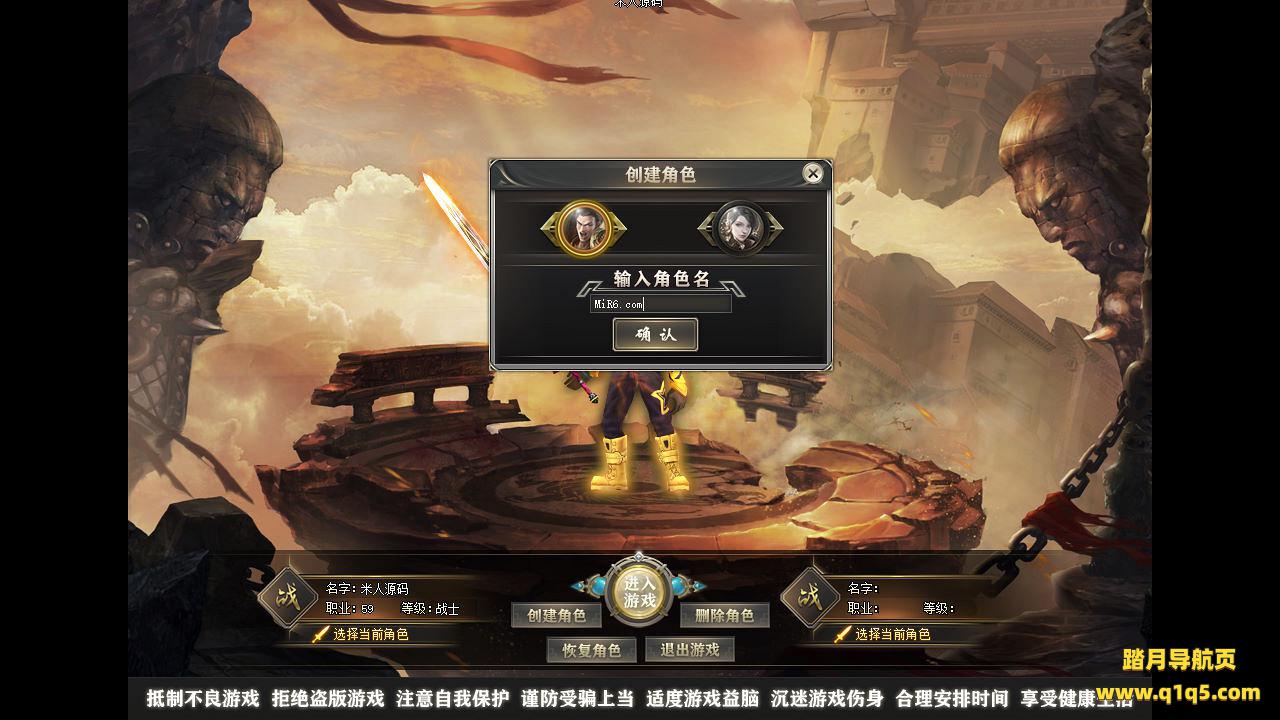Click the character name input field

pos(661,304)
